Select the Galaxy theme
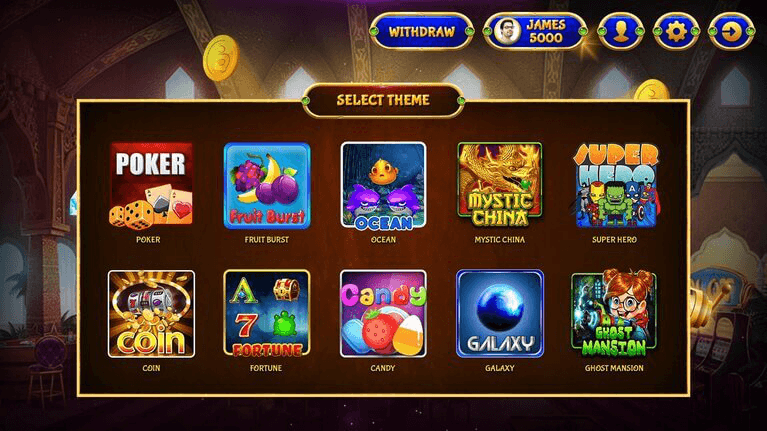This screenshot has height=431, width=767. click(500, 313)
